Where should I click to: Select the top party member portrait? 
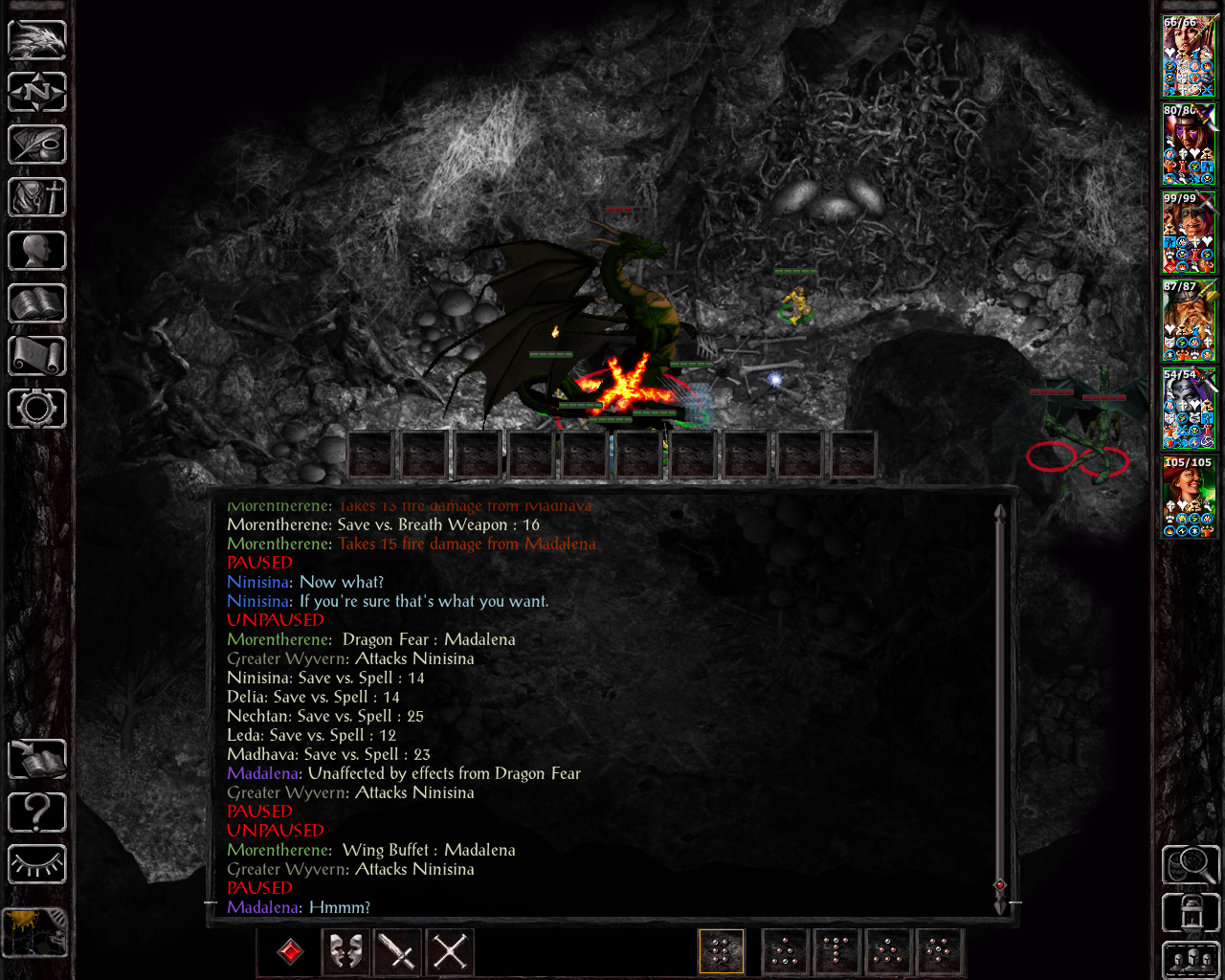pos(1189,57)
